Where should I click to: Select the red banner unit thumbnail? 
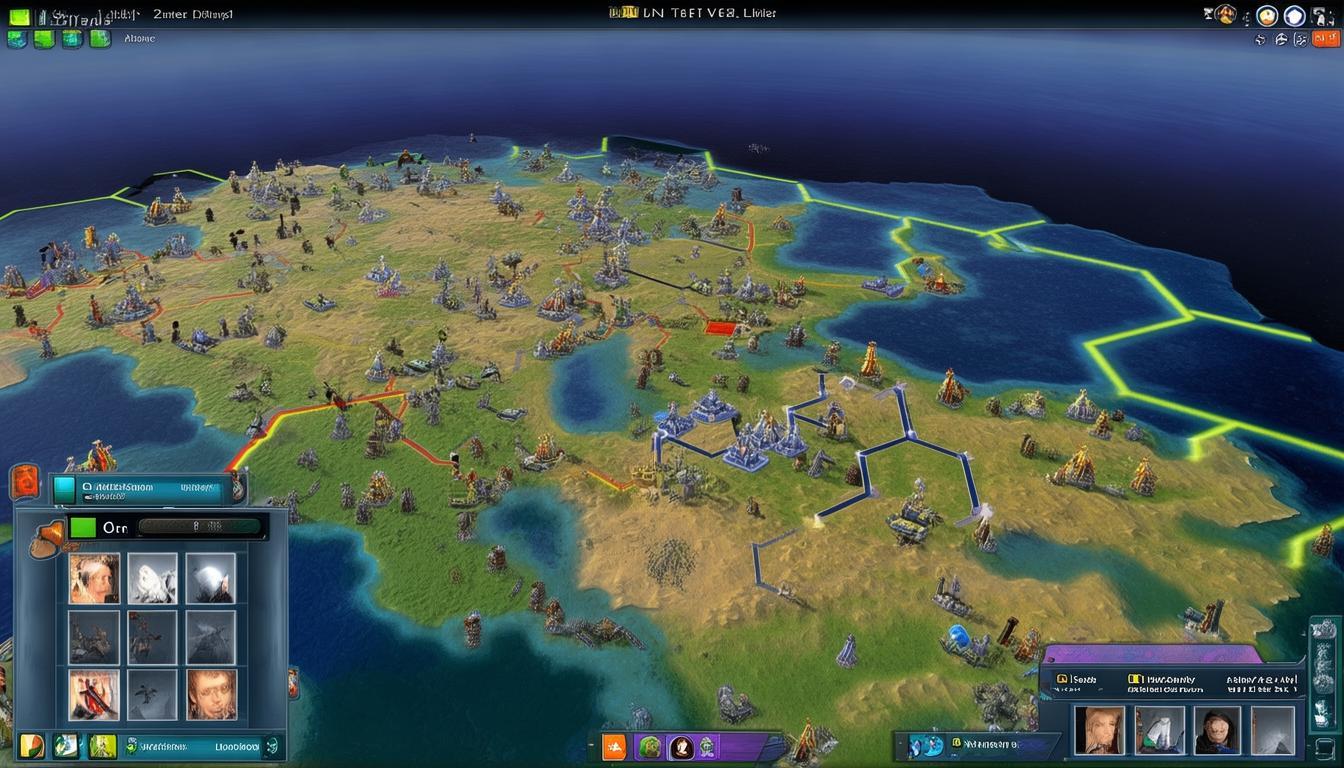(x=94, y=694)
